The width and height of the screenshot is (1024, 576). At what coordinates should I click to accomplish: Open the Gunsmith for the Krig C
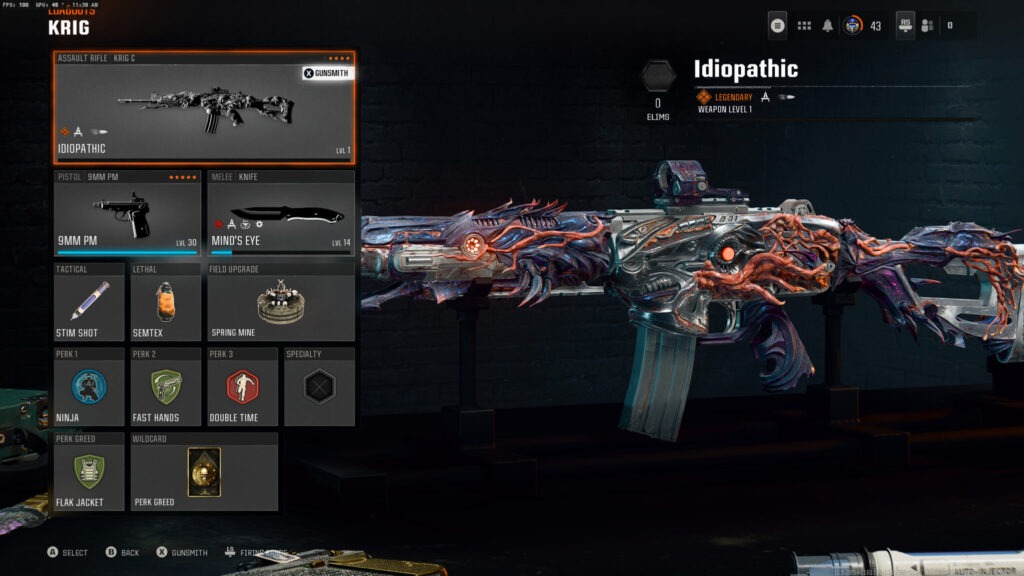(328, 73)
